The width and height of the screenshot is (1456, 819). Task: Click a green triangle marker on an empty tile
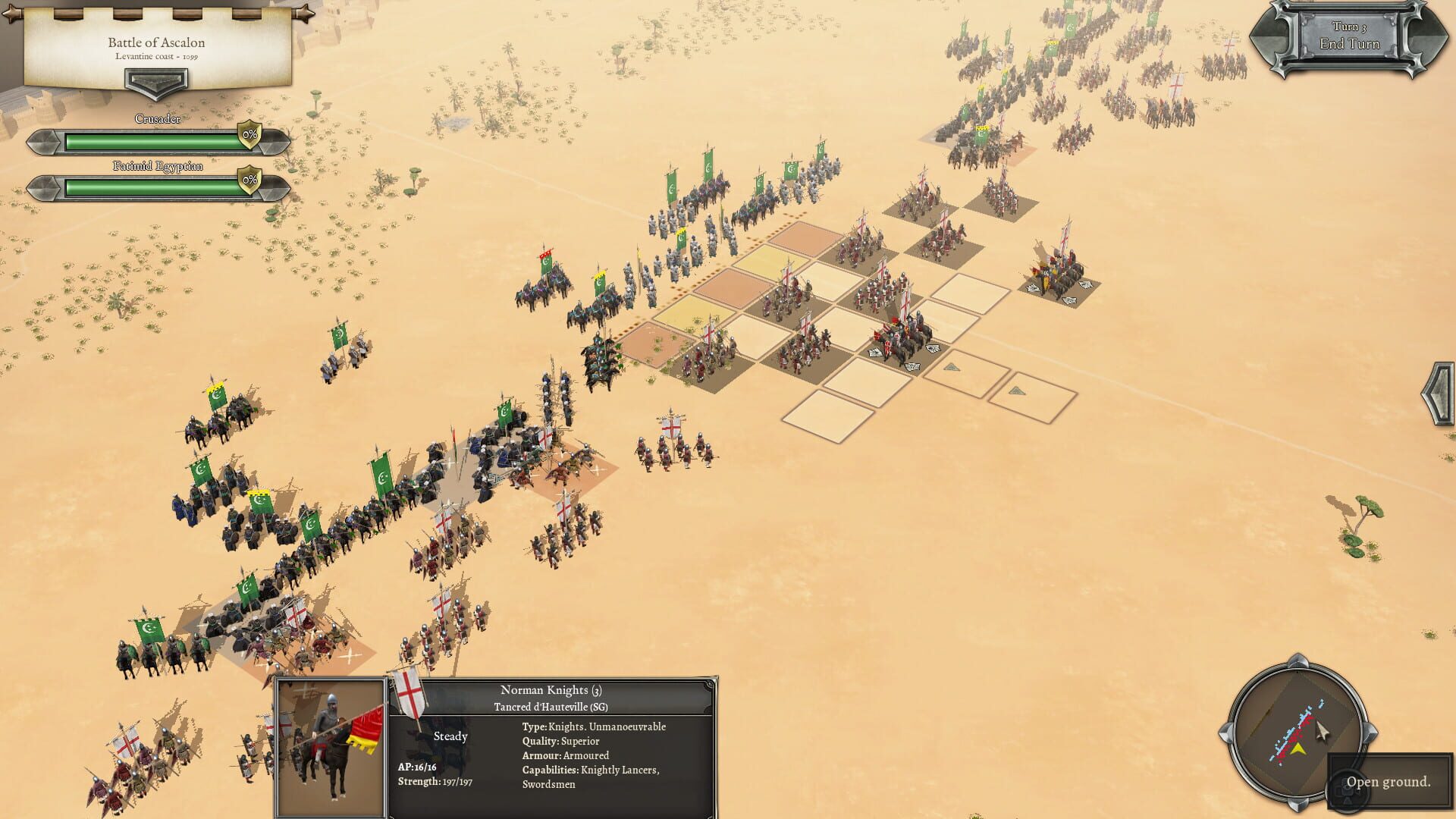(x=952, y=366)
